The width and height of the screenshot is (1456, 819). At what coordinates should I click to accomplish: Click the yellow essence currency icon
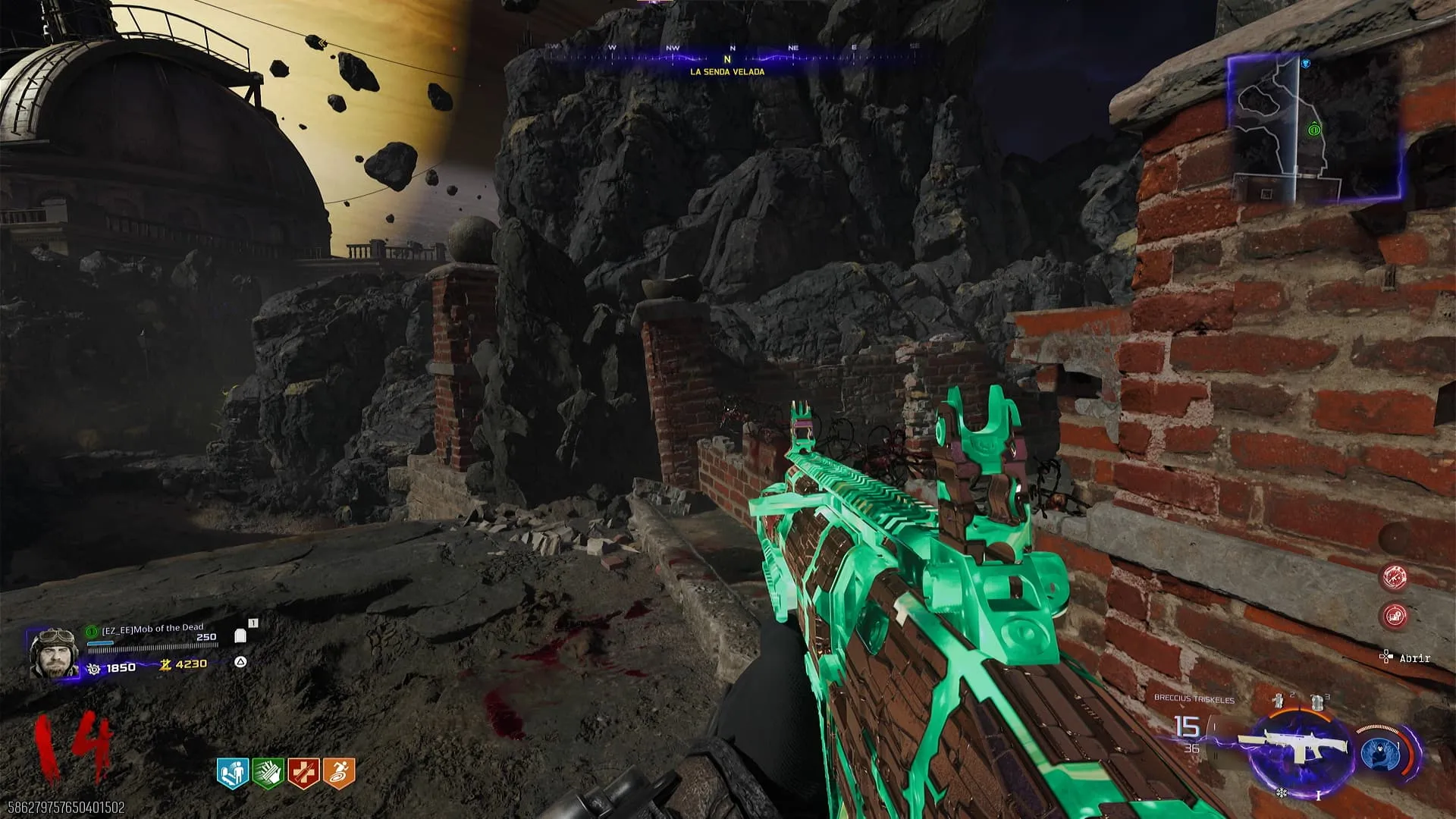[x=165, y=665]
